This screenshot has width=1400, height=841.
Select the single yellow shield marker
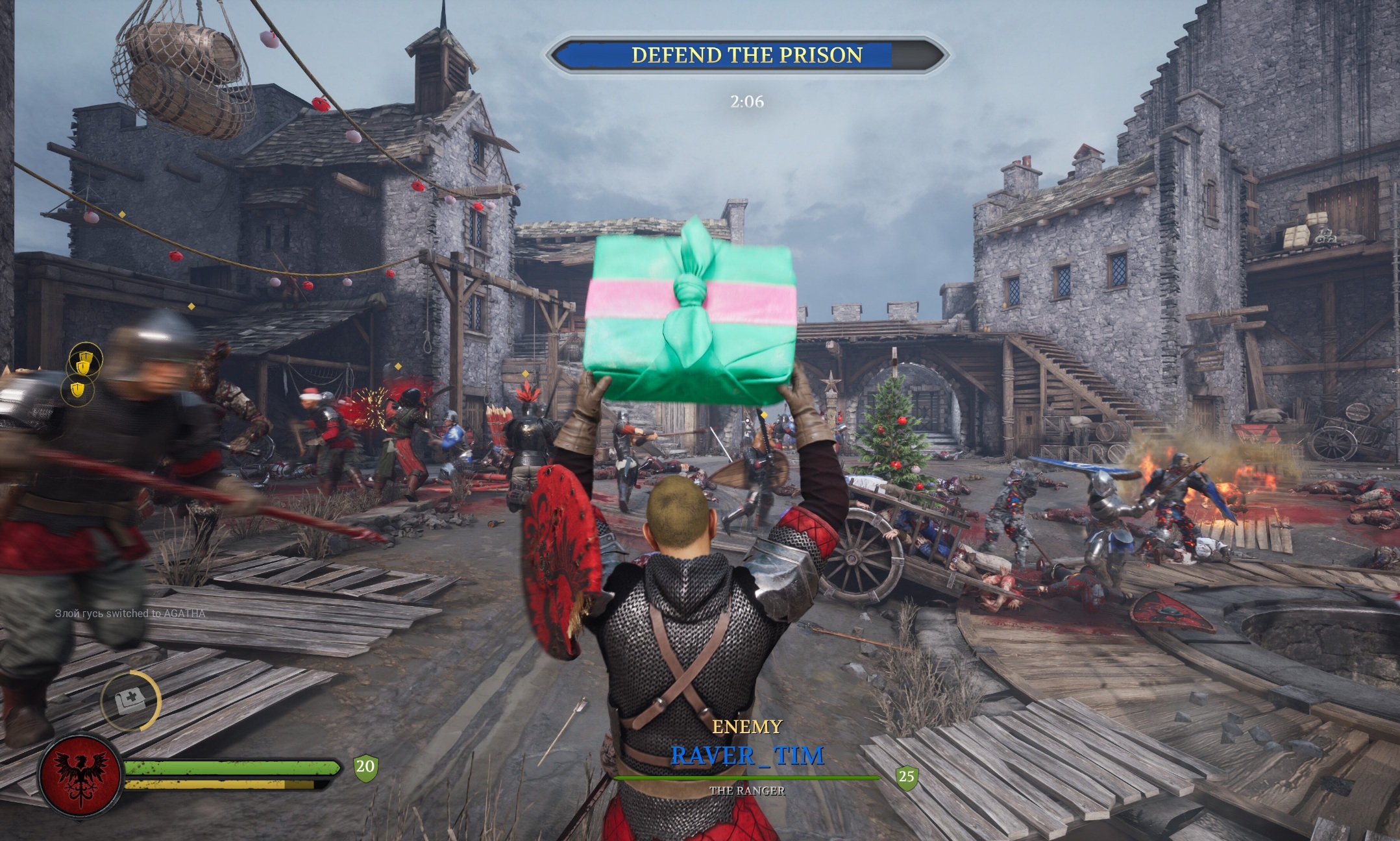pos(78,390)
